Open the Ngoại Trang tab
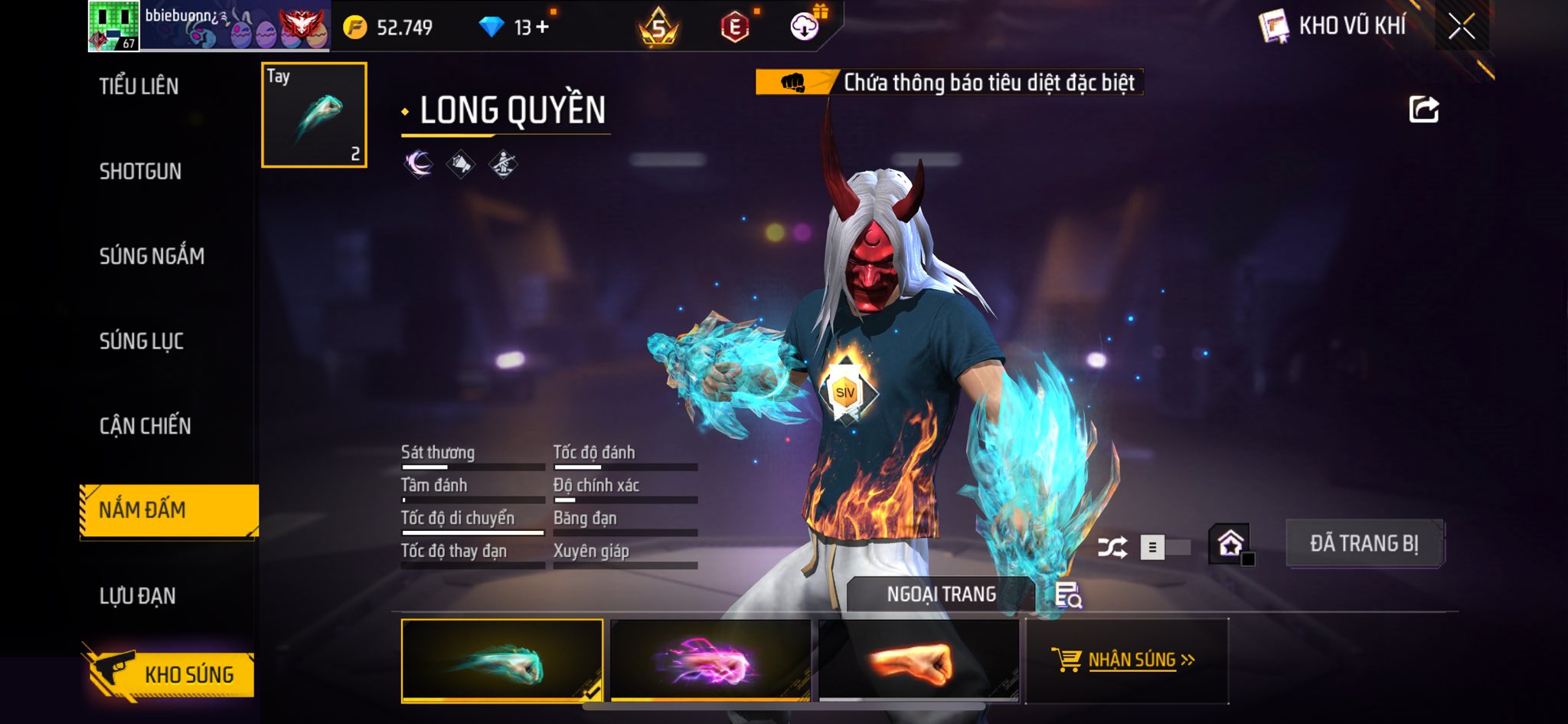Screen dimensions: 1568x724 941,595
